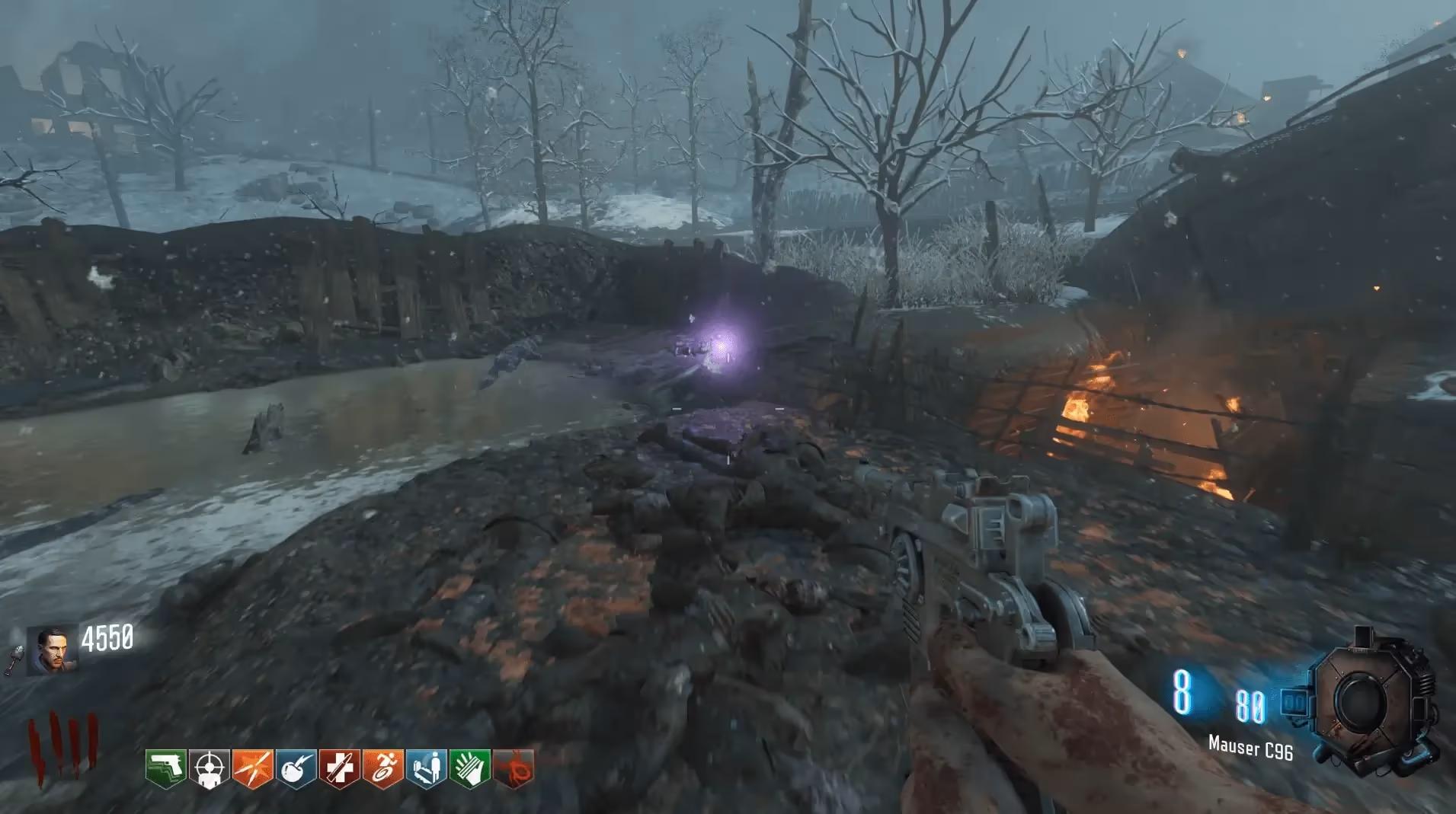Select the Speed Cola hand perk icon
The width and height of the screenshot is (1456, 814).
(x=469, y=768)
